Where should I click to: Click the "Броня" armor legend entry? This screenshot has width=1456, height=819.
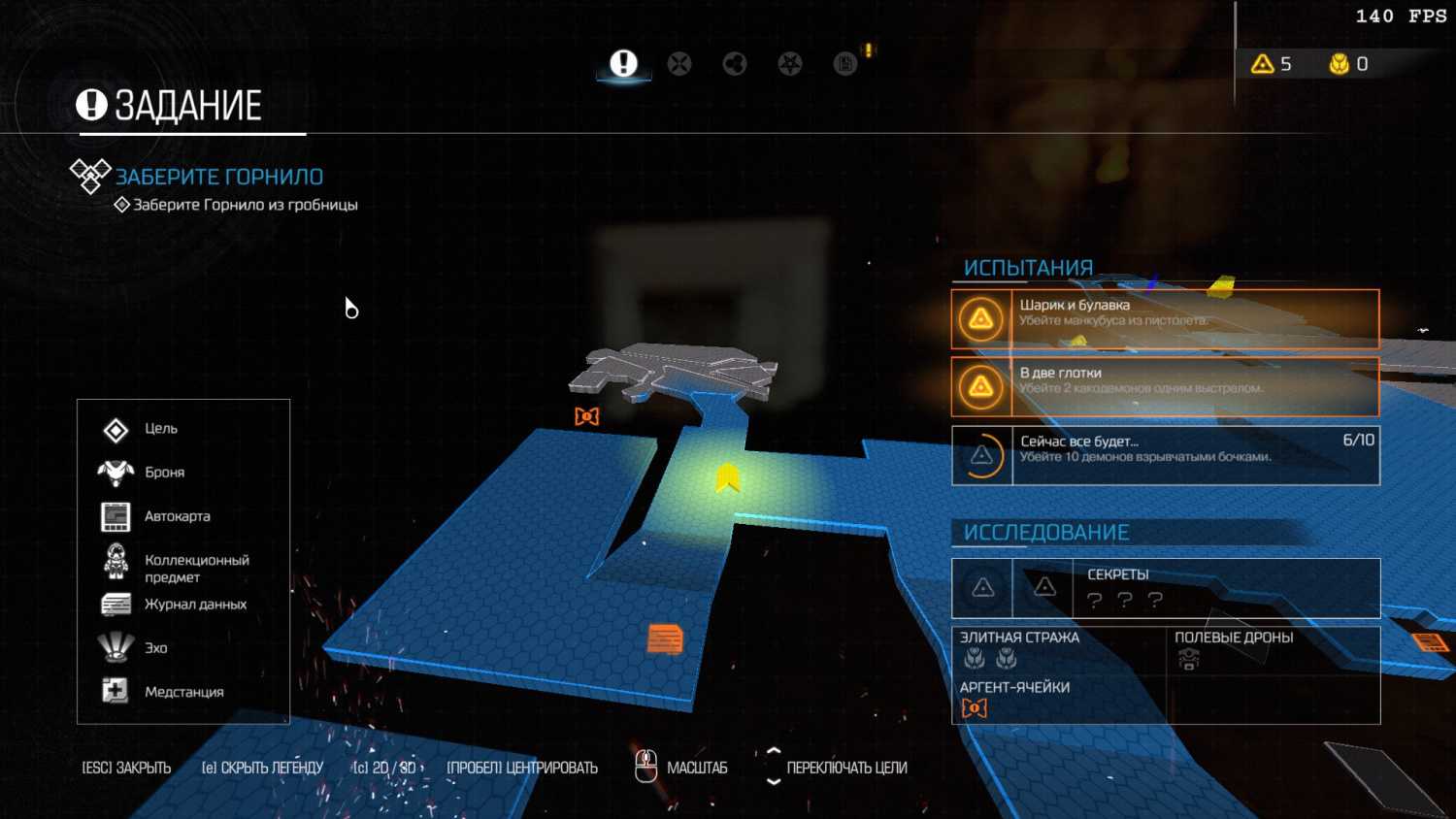(x=164, y=473)
